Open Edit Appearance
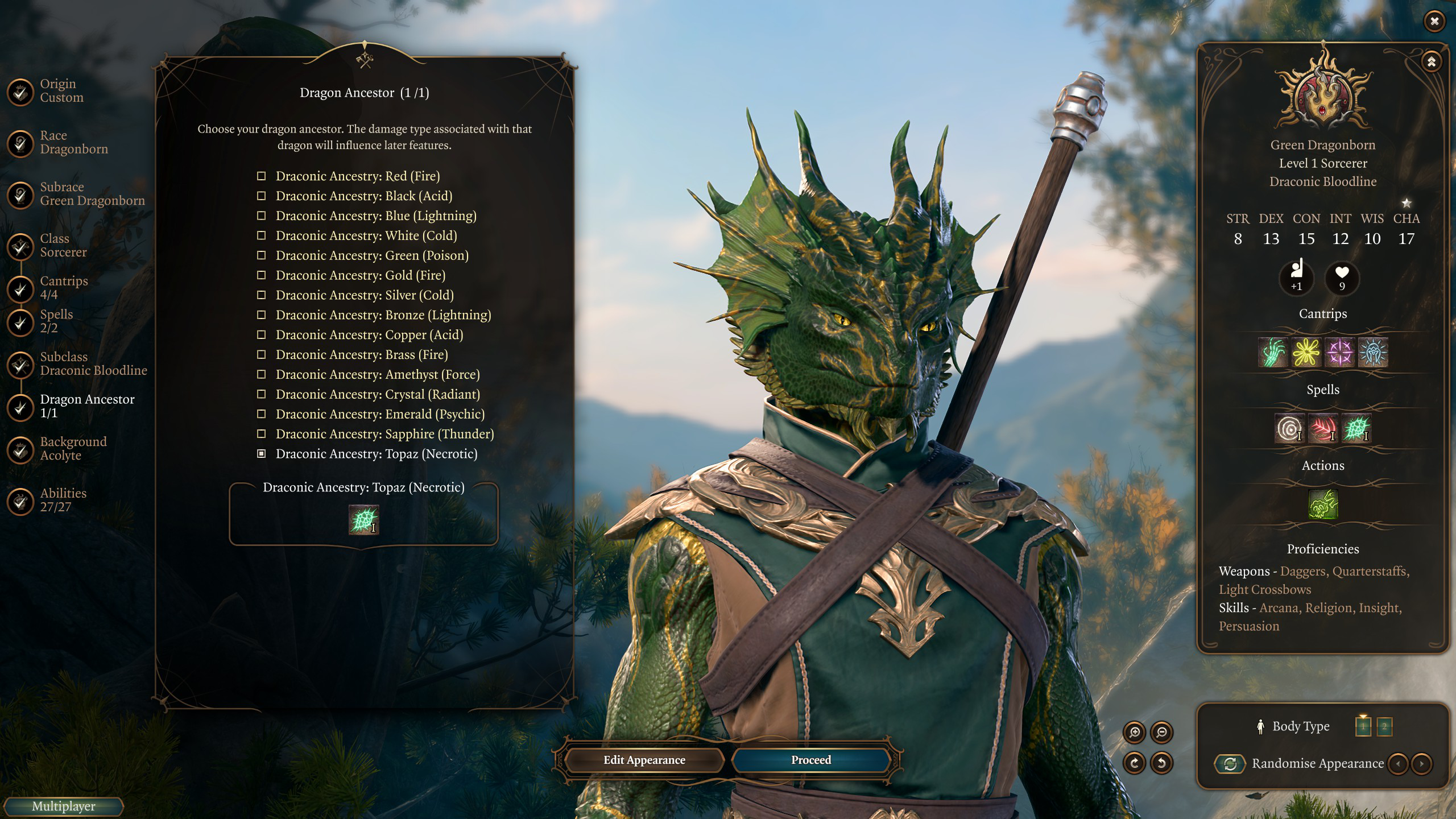 click(644, 760)
